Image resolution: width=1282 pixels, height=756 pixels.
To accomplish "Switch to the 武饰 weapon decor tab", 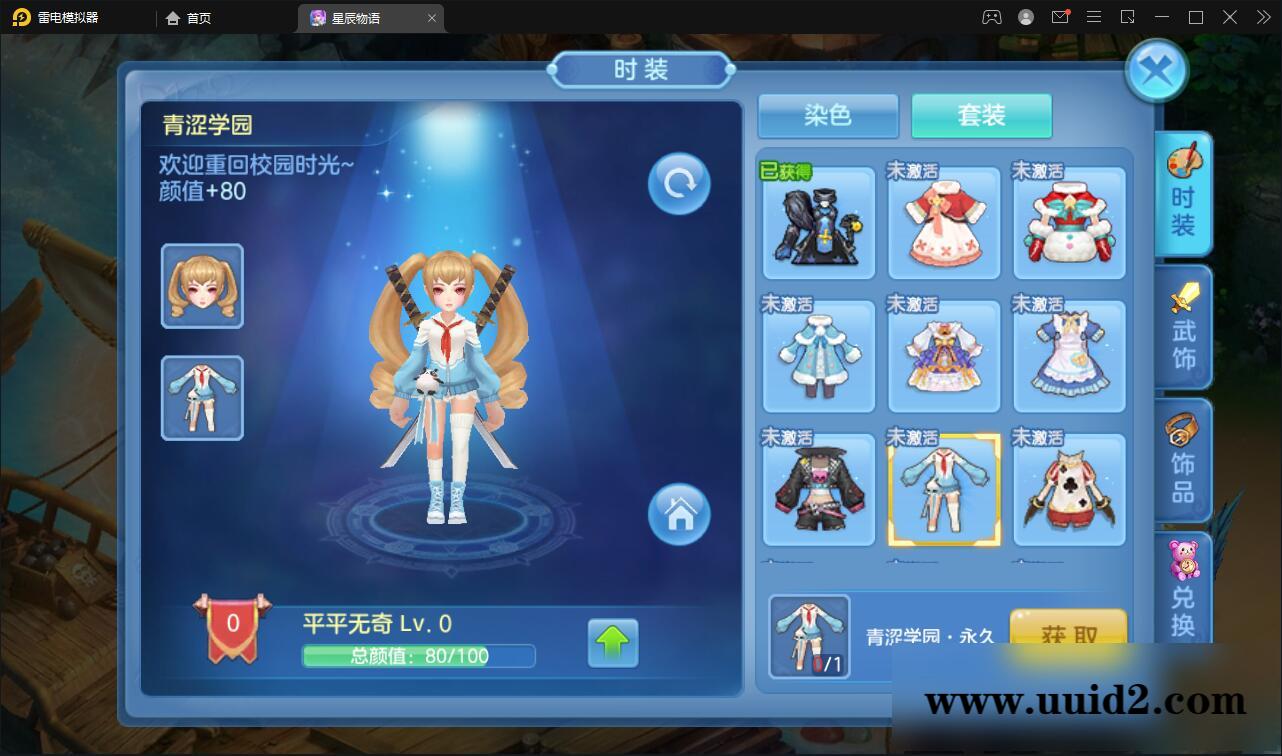I will pyautogui.click(x=1183, y=328).
